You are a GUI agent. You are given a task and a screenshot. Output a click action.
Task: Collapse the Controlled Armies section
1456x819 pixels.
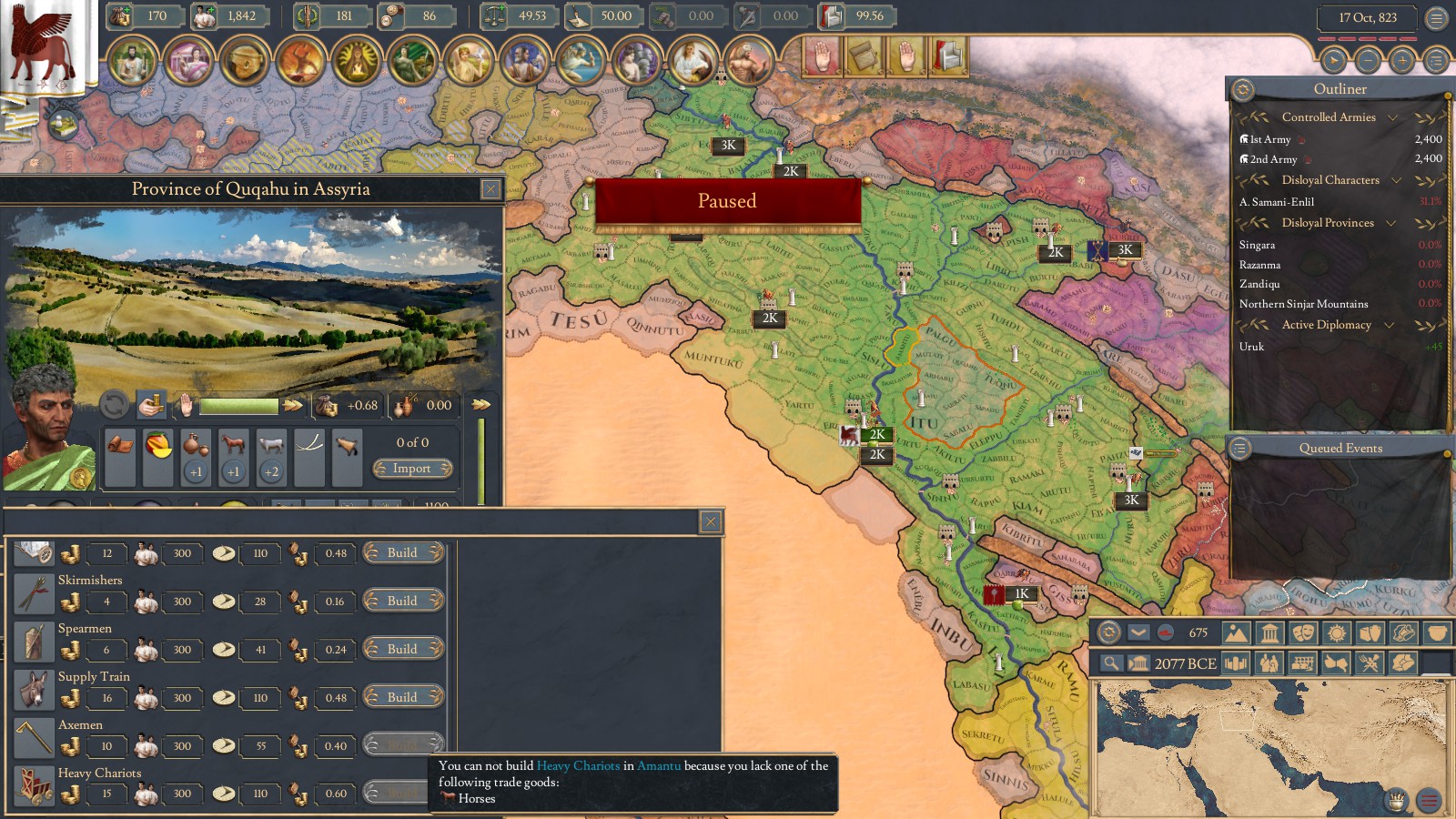pos(1393,117)
